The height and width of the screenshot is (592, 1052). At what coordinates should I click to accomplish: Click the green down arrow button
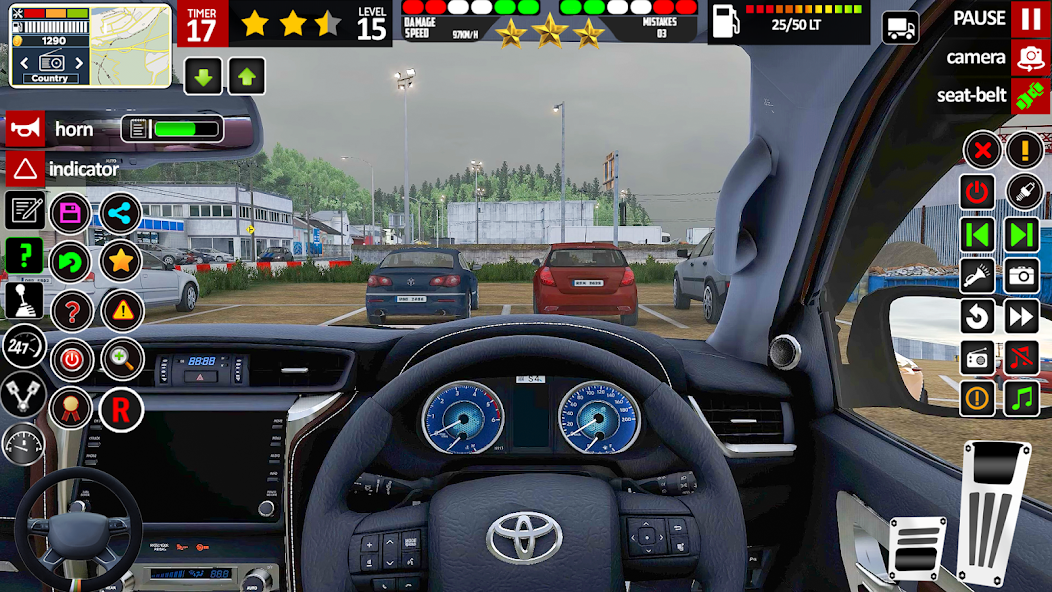tap(203, 76)
